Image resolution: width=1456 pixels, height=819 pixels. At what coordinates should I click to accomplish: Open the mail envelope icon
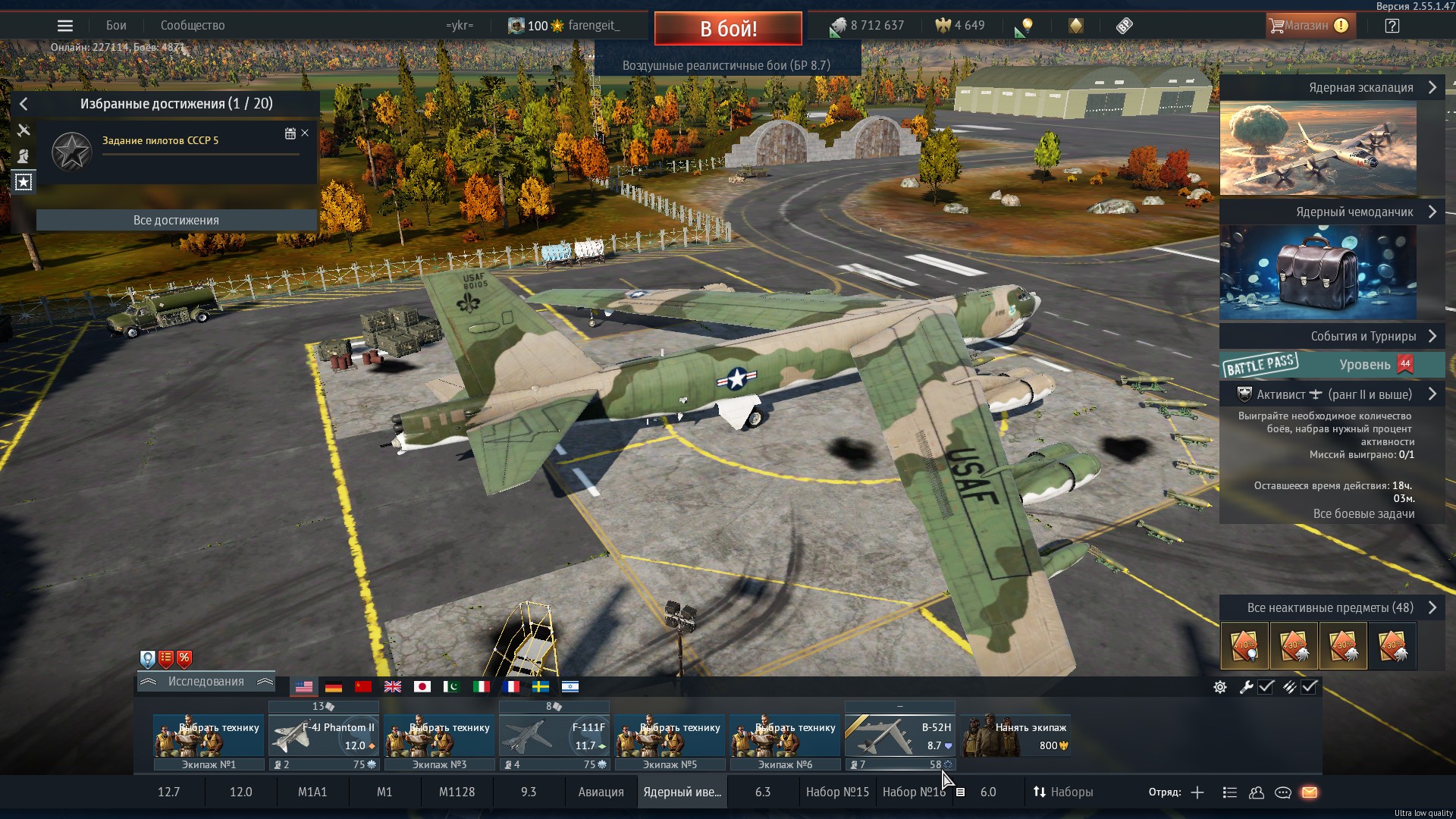1310,792
